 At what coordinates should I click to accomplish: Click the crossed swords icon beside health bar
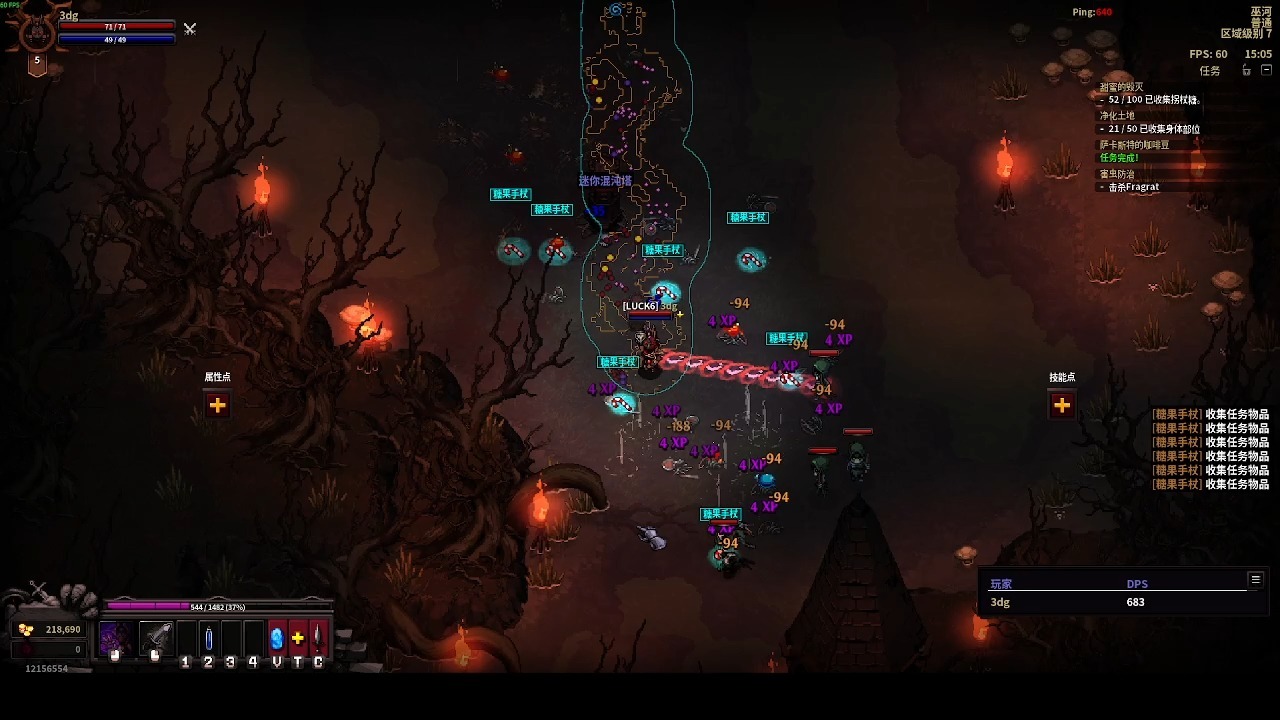pos(189,29)
